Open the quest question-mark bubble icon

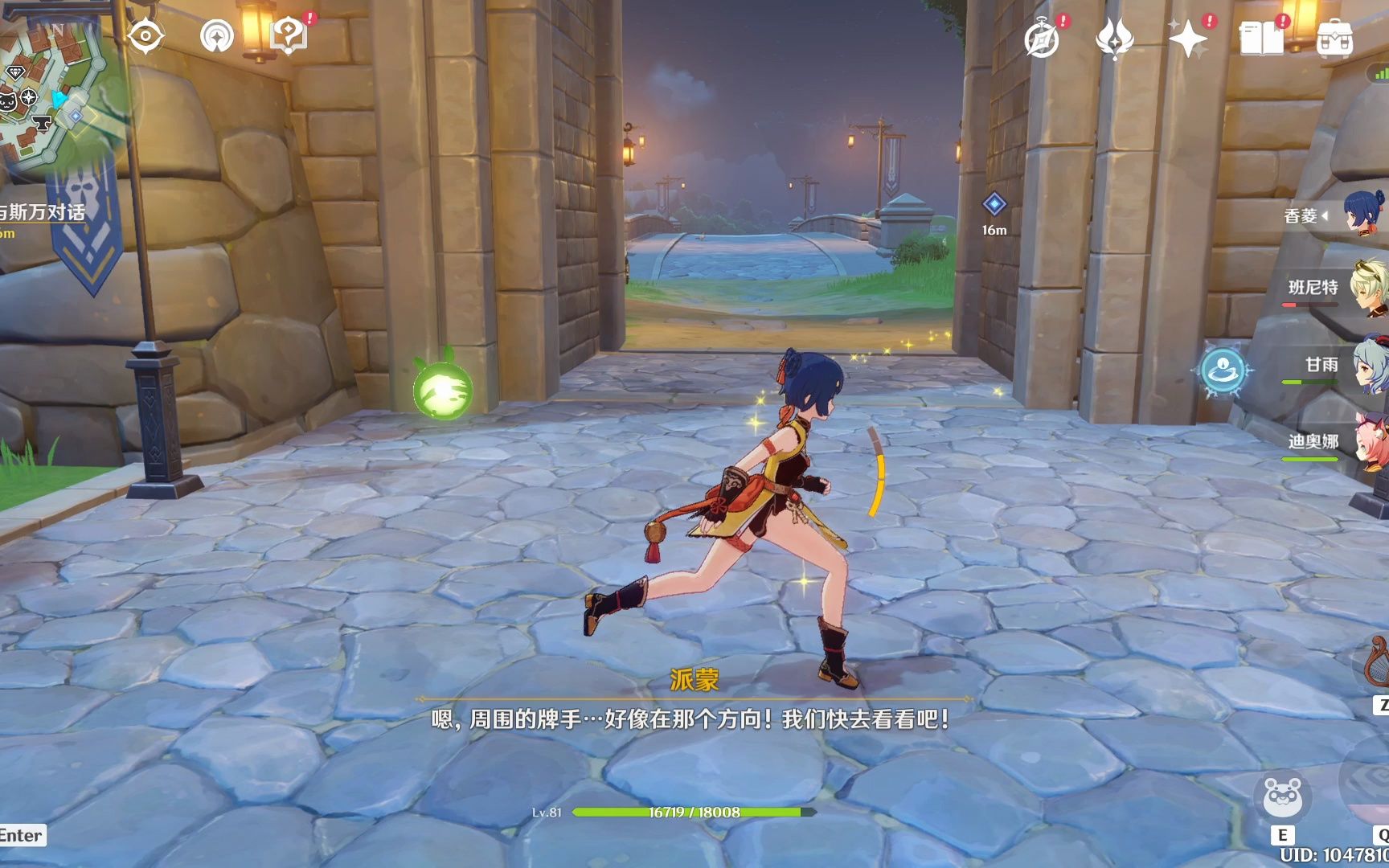coord(288,35)
